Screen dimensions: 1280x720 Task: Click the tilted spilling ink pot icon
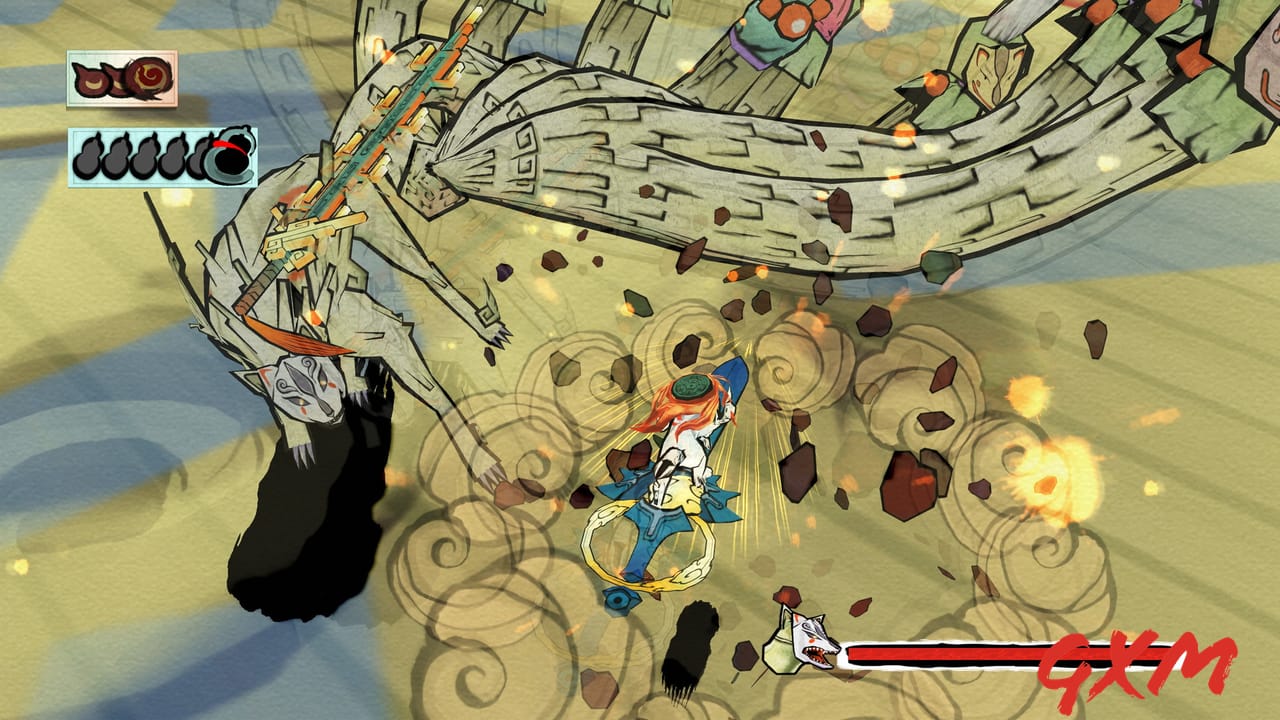click(228, 155)
